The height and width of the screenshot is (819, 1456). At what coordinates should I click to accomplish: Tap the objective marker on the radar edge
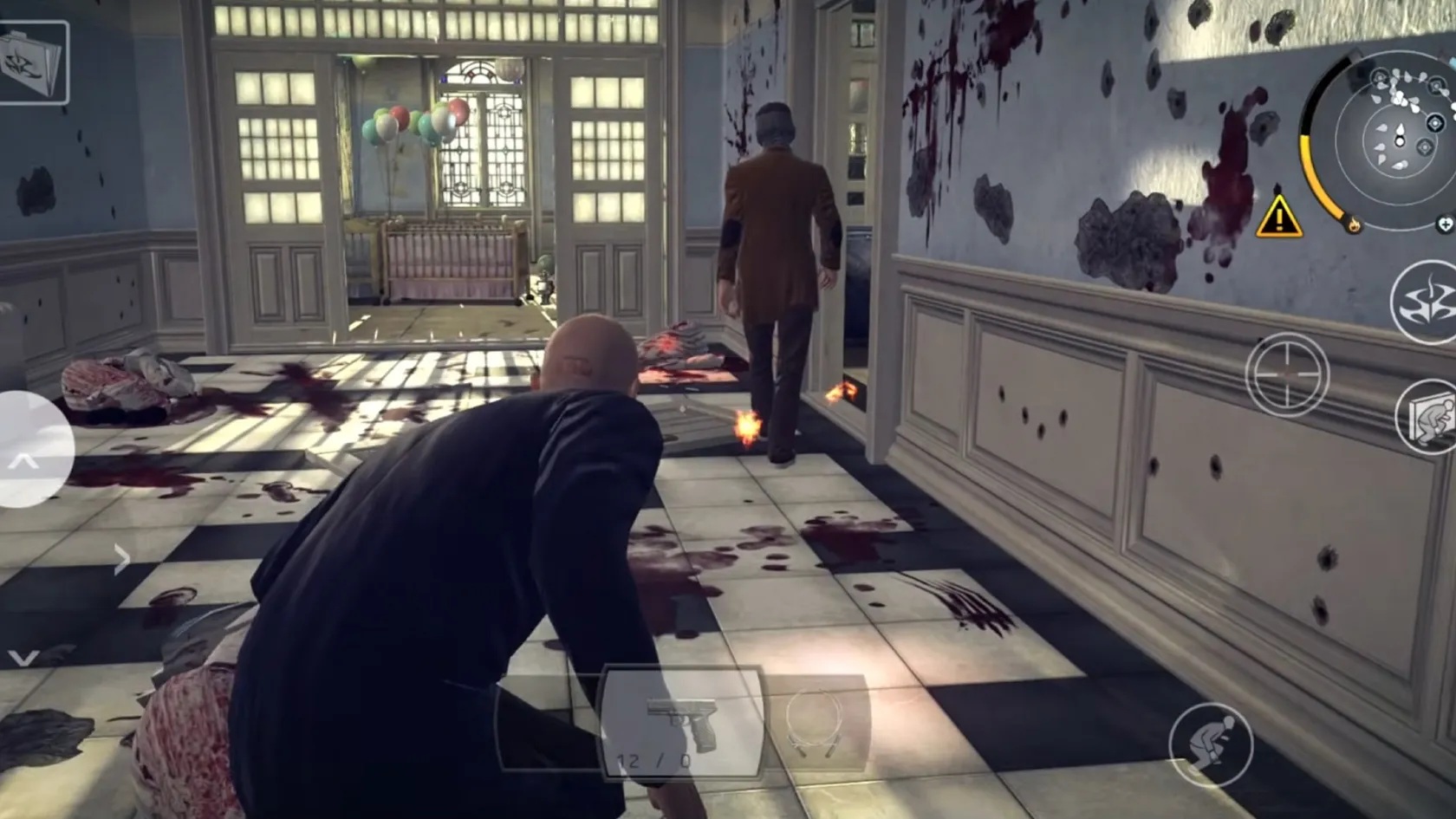pos(1434,123)
